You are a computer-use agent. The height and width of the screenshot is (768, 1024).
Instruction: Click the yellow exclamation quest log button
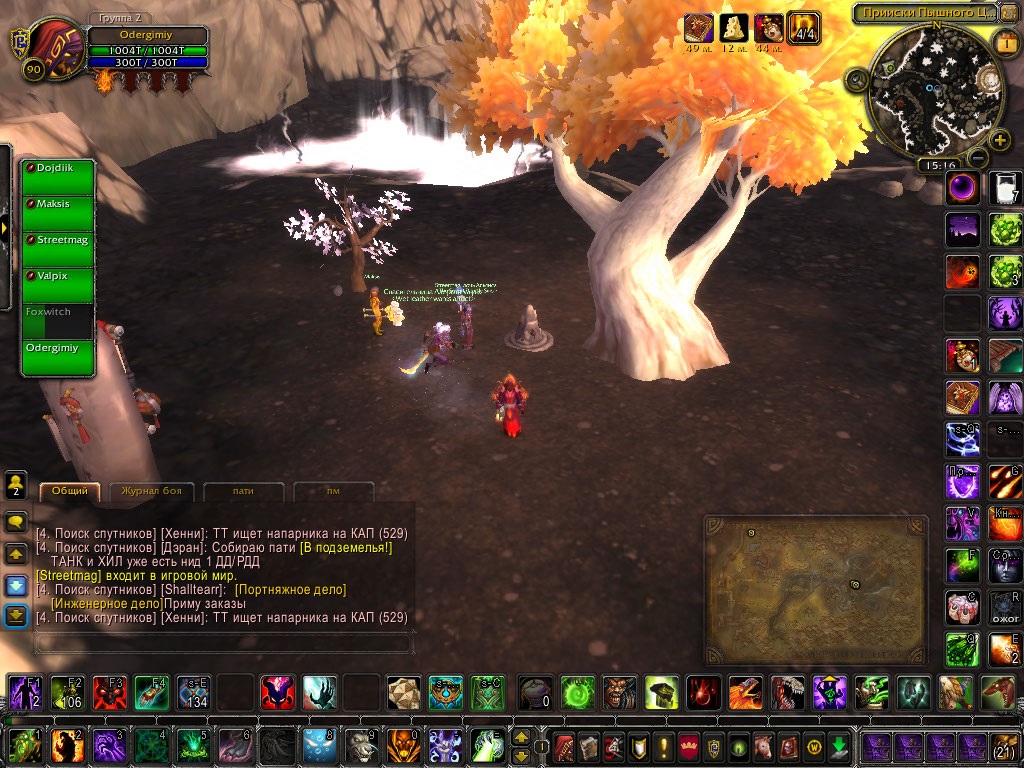(662, 746)
